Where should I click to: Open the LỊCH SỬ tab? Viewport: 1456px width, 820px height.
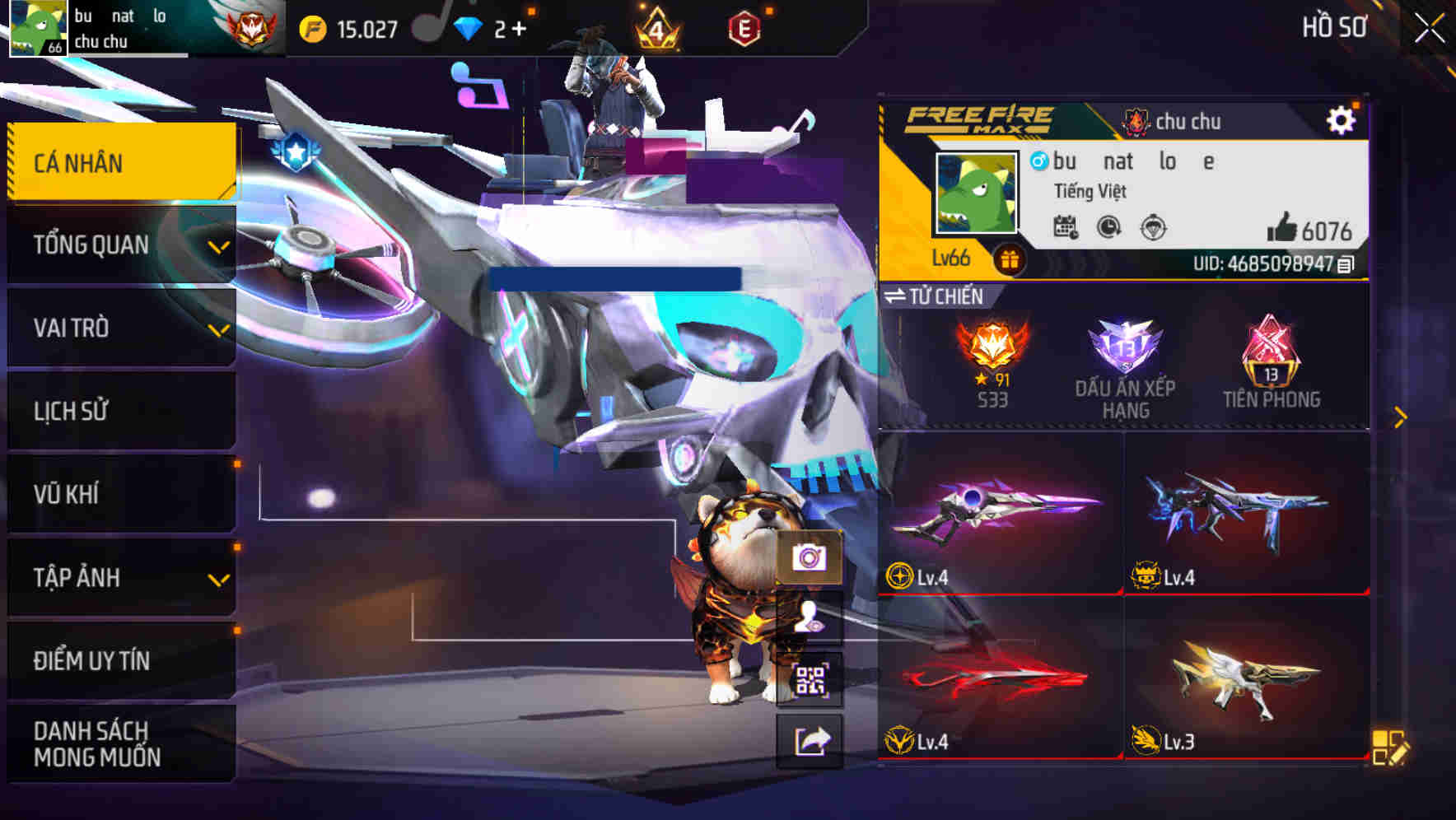120,412
